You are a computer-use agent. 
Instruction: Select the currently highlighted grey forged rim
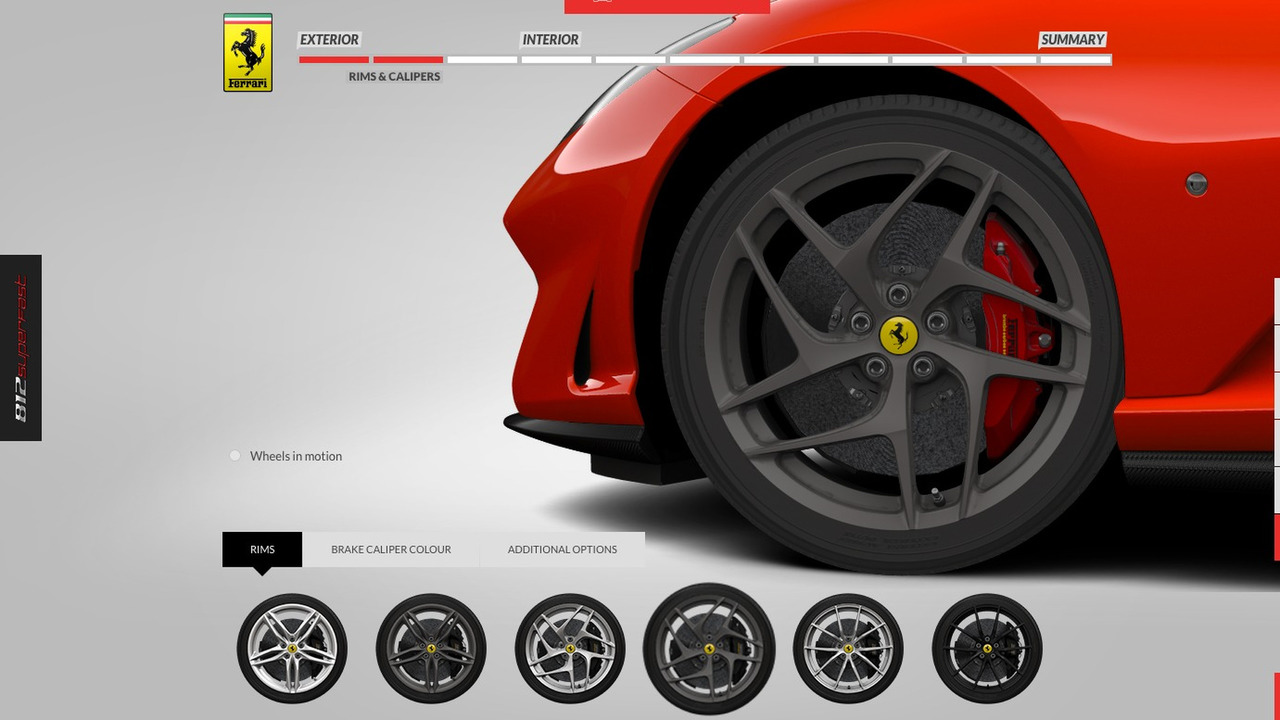click(710, 648)
